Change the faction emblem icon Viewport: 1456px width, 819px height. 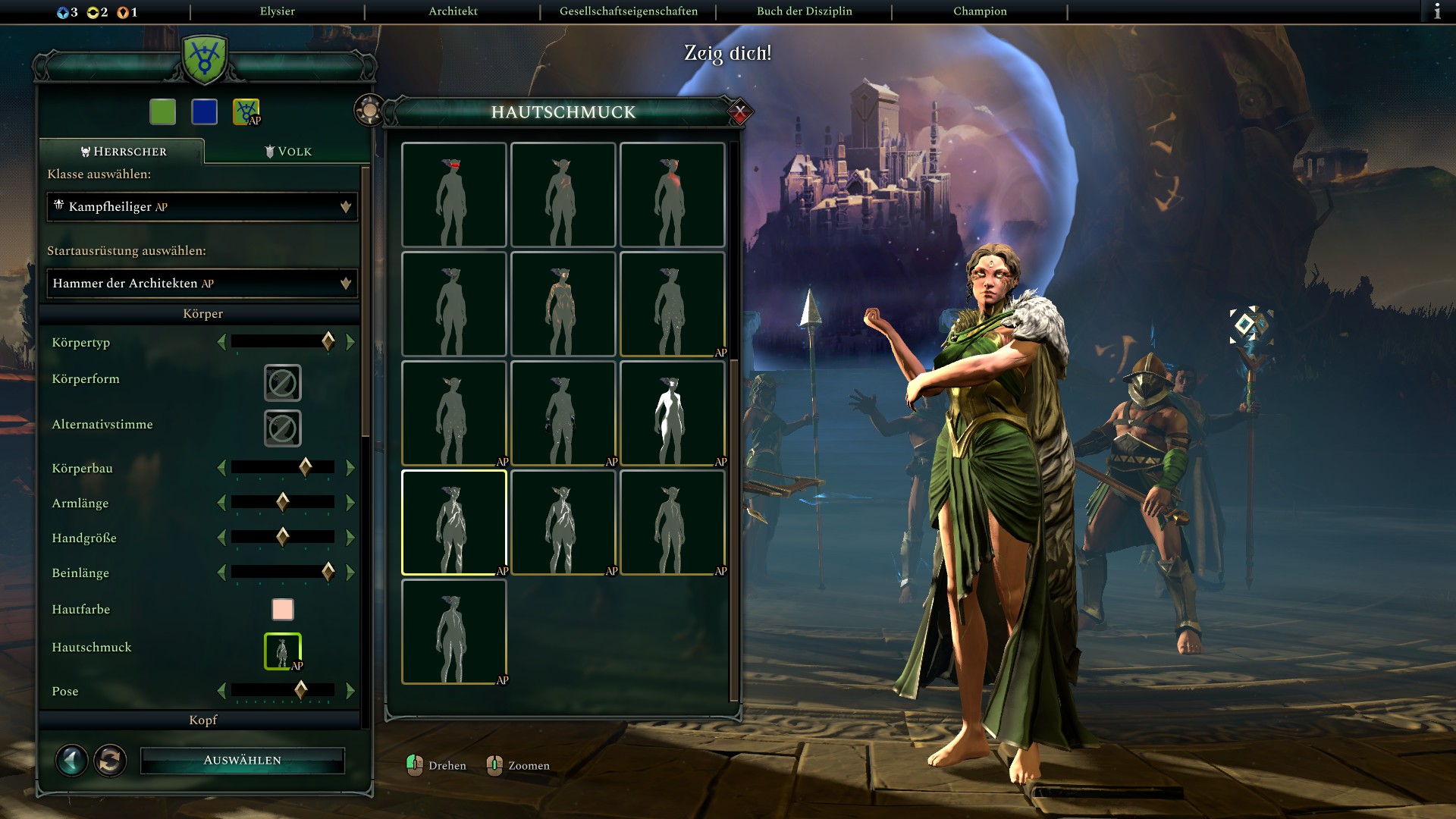tap(246, 112)
